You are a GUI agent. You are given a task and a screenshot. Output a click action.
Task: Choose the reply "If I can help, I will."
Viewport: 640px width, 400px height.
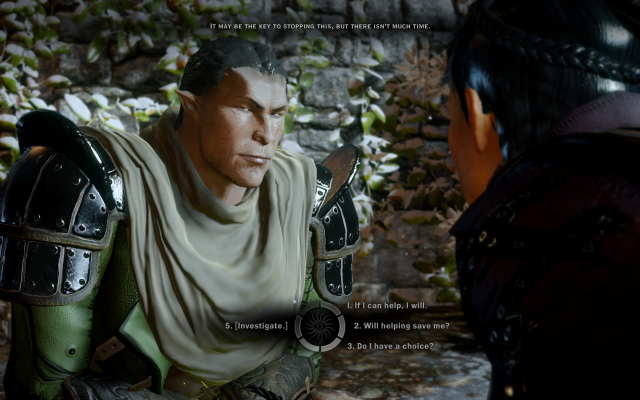pos(388,305)
